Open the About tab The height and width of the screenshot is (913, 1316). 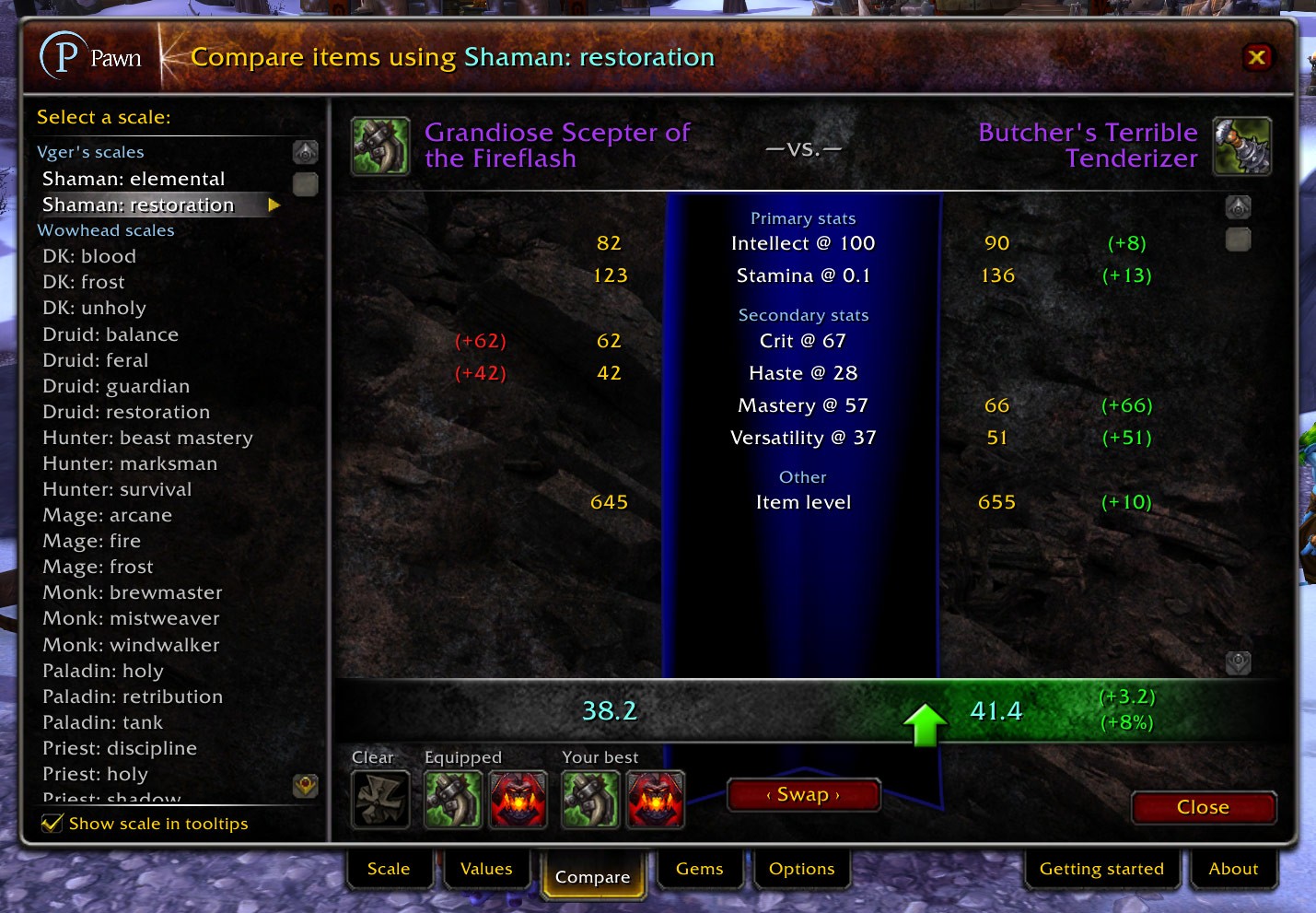(1233, 869)
